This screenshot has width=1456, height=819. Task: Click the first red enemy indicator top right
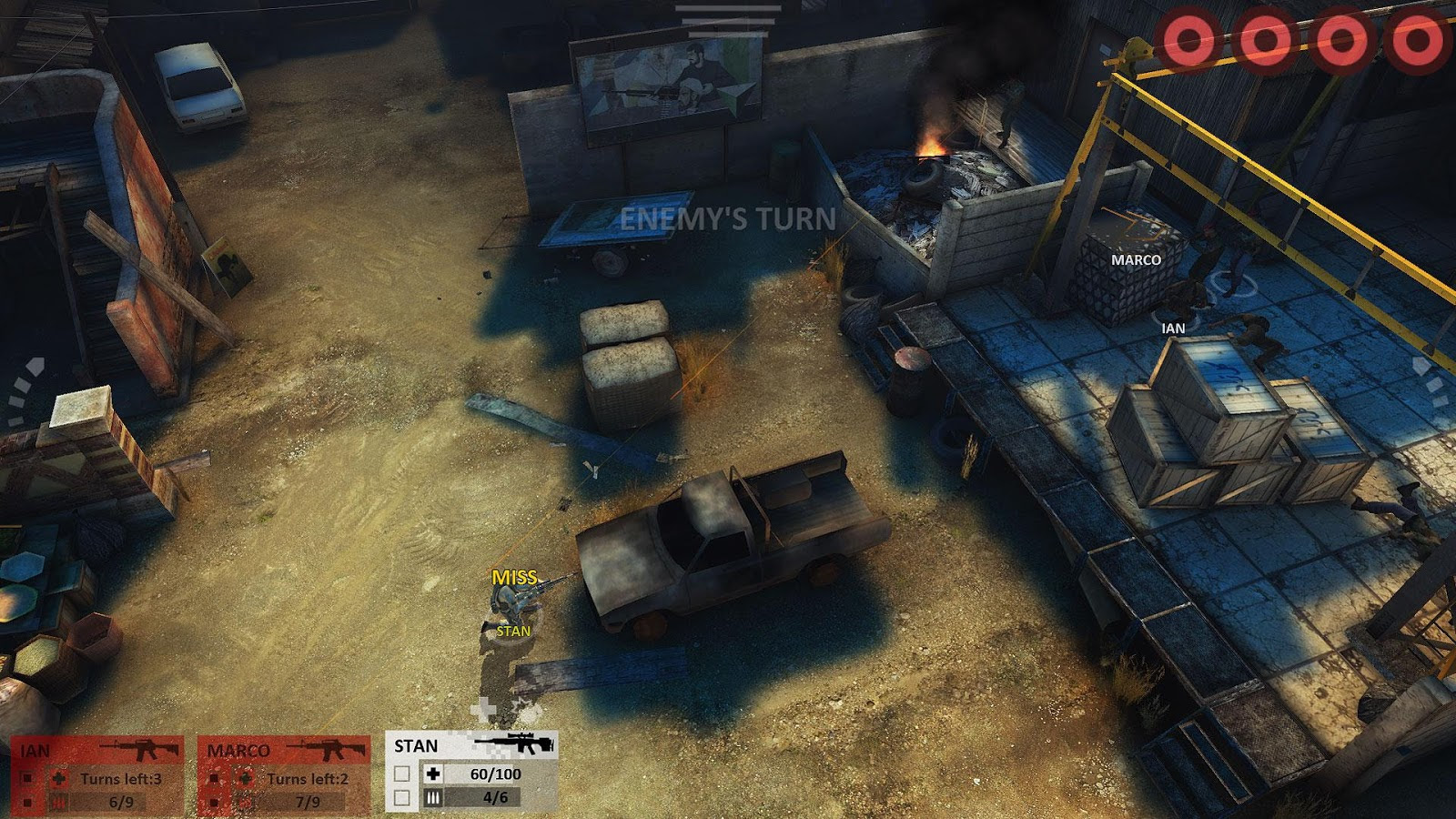point(1188,40)
